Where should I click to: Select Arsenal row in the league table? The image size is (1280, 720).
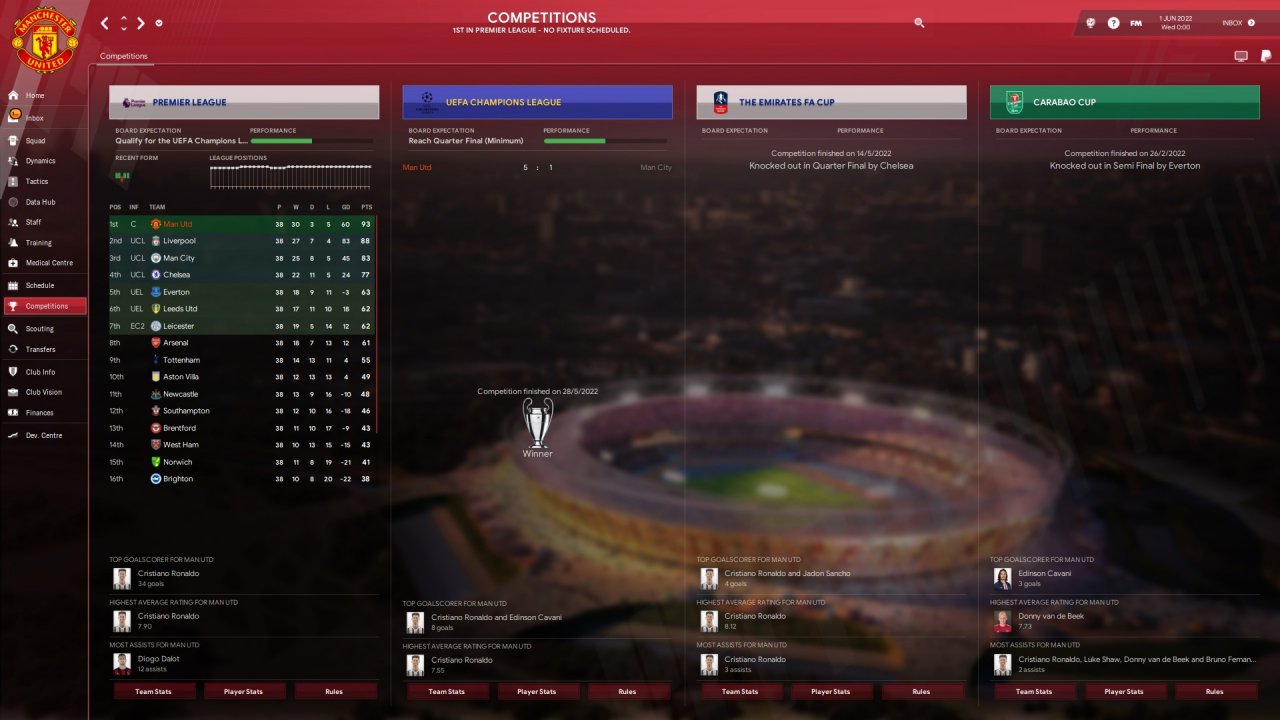[x=175, y=343]
